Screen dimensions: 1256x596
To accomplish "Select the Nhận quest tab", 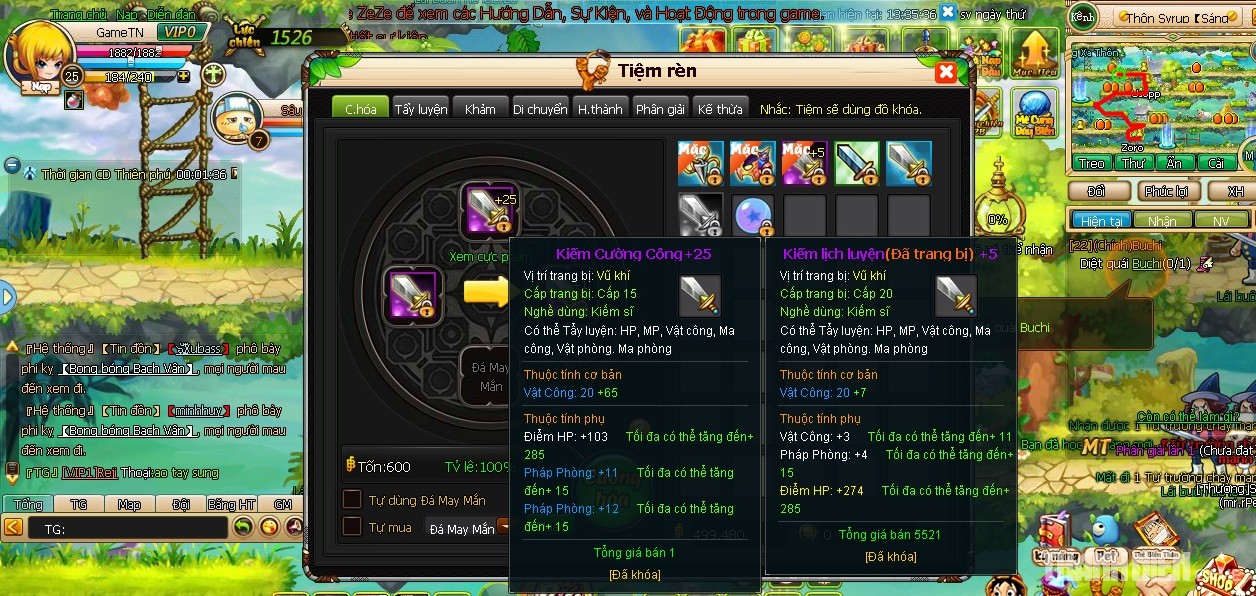I will pyautogui.click(x=1161, y=220).
